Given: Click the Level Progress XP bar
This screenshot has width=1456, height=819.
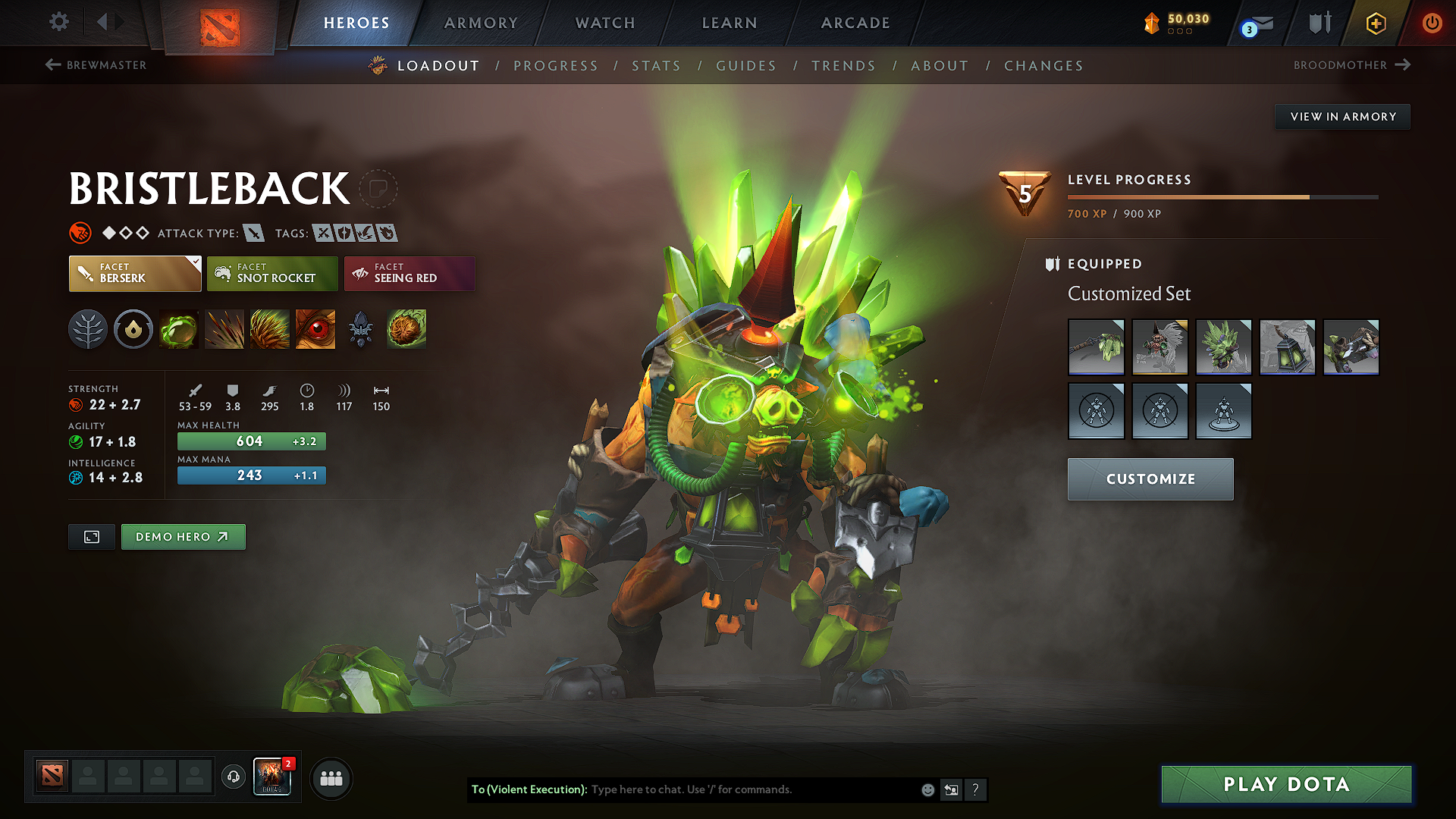Looking at the screenshot, I should point(1222,196).
